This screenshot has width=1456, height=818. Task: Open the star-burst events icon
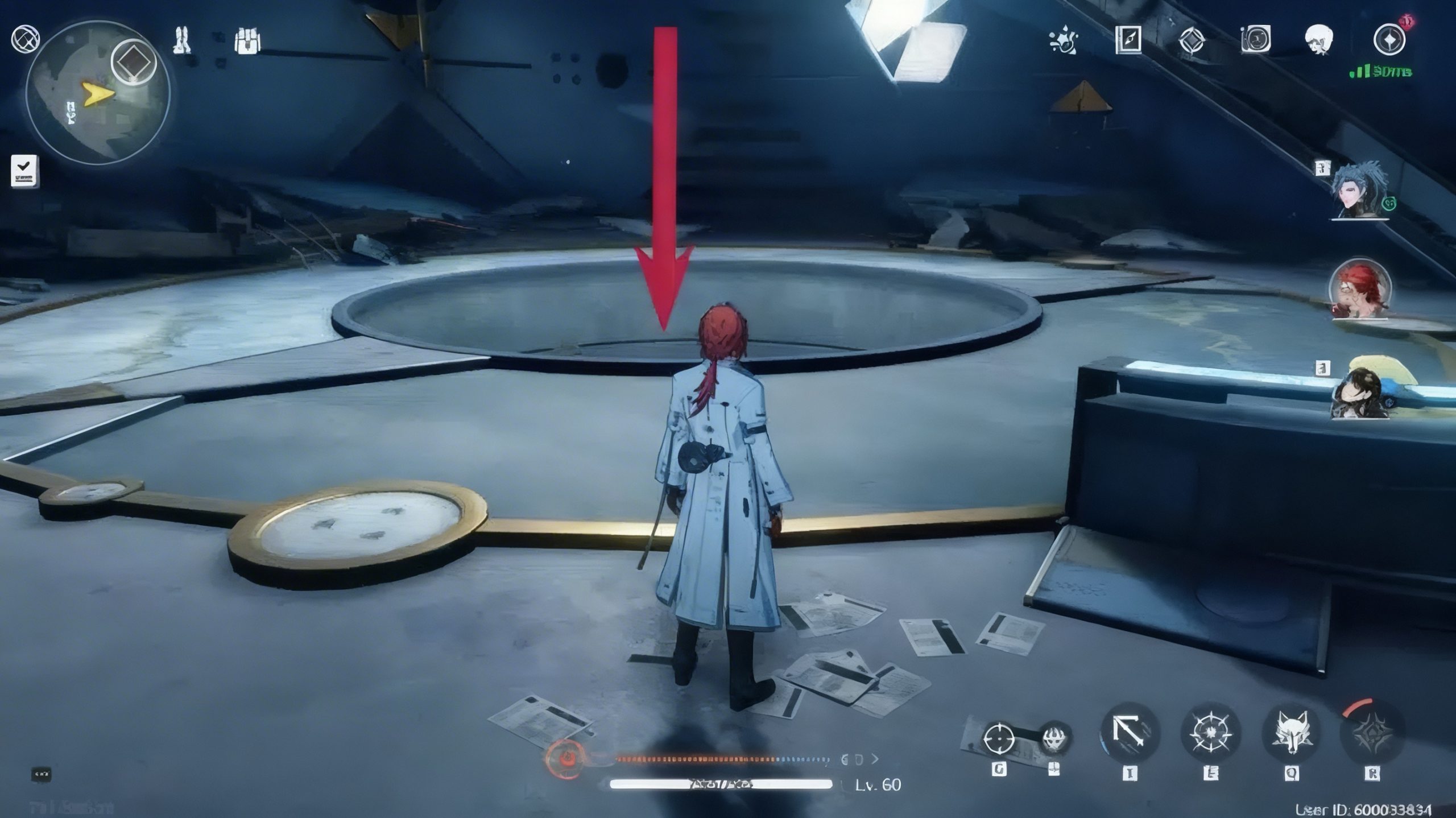[1063, 41]
